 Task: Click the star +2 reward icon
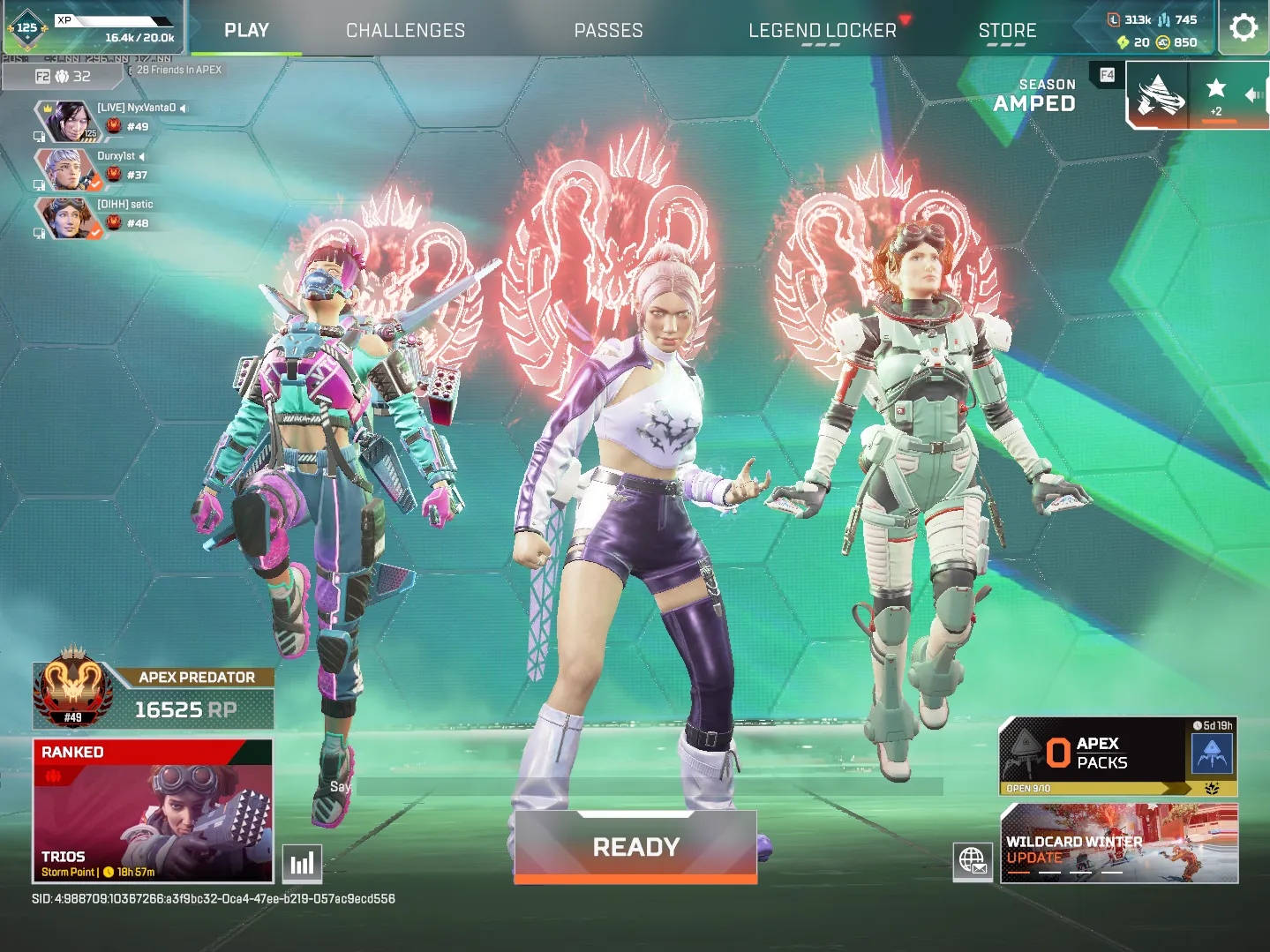click(x=1216, y=95)
